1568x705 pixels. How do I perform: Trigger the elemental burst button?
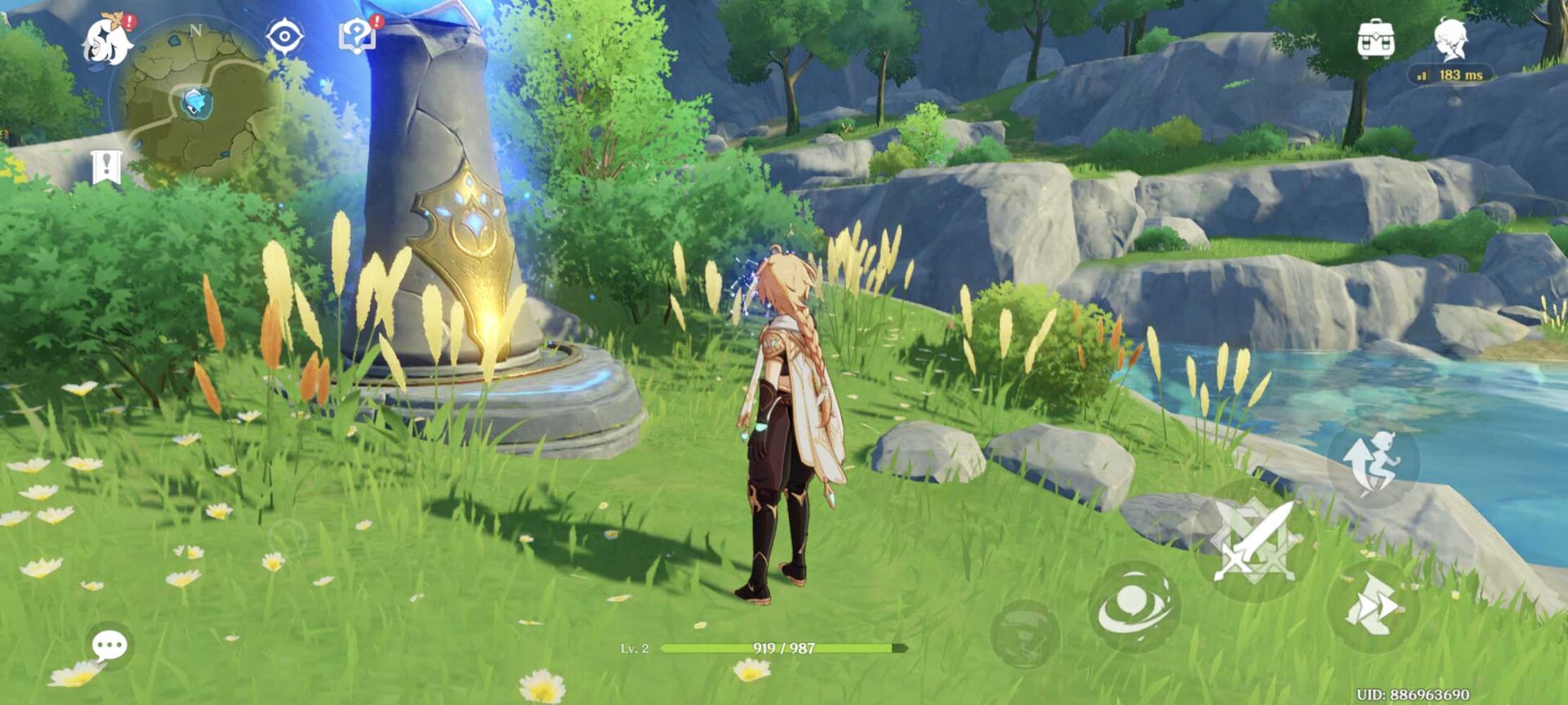(1025, 634)
